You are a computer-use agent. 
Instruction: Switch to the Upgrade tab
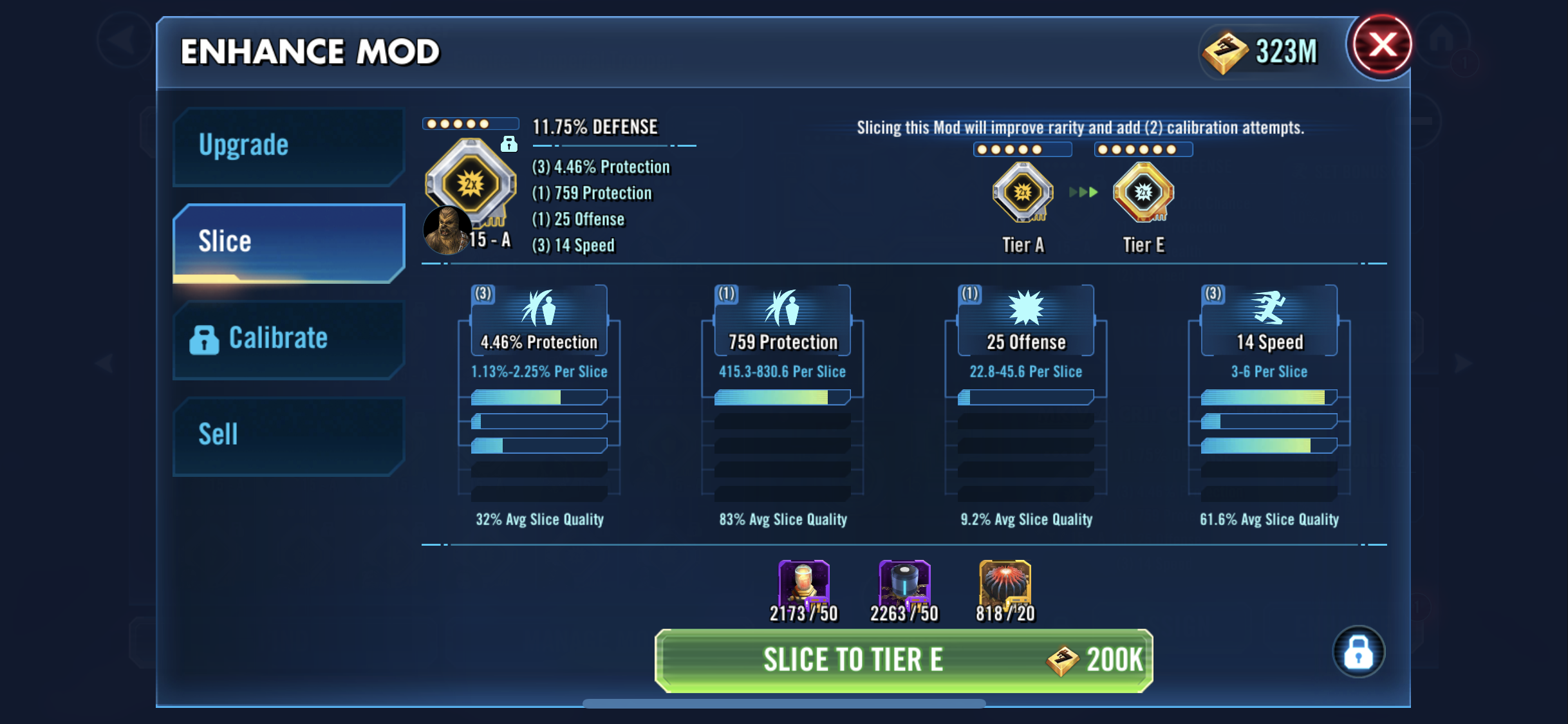288,146
